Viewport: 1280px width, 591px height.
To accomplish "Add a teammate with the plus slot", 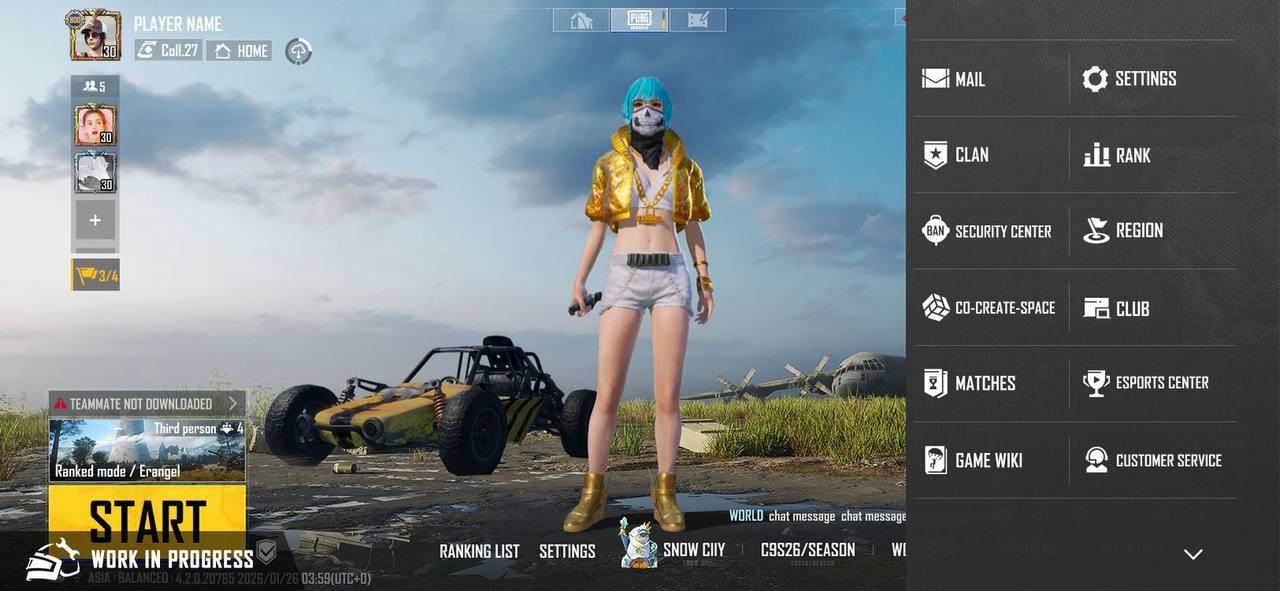I will 95,220.
